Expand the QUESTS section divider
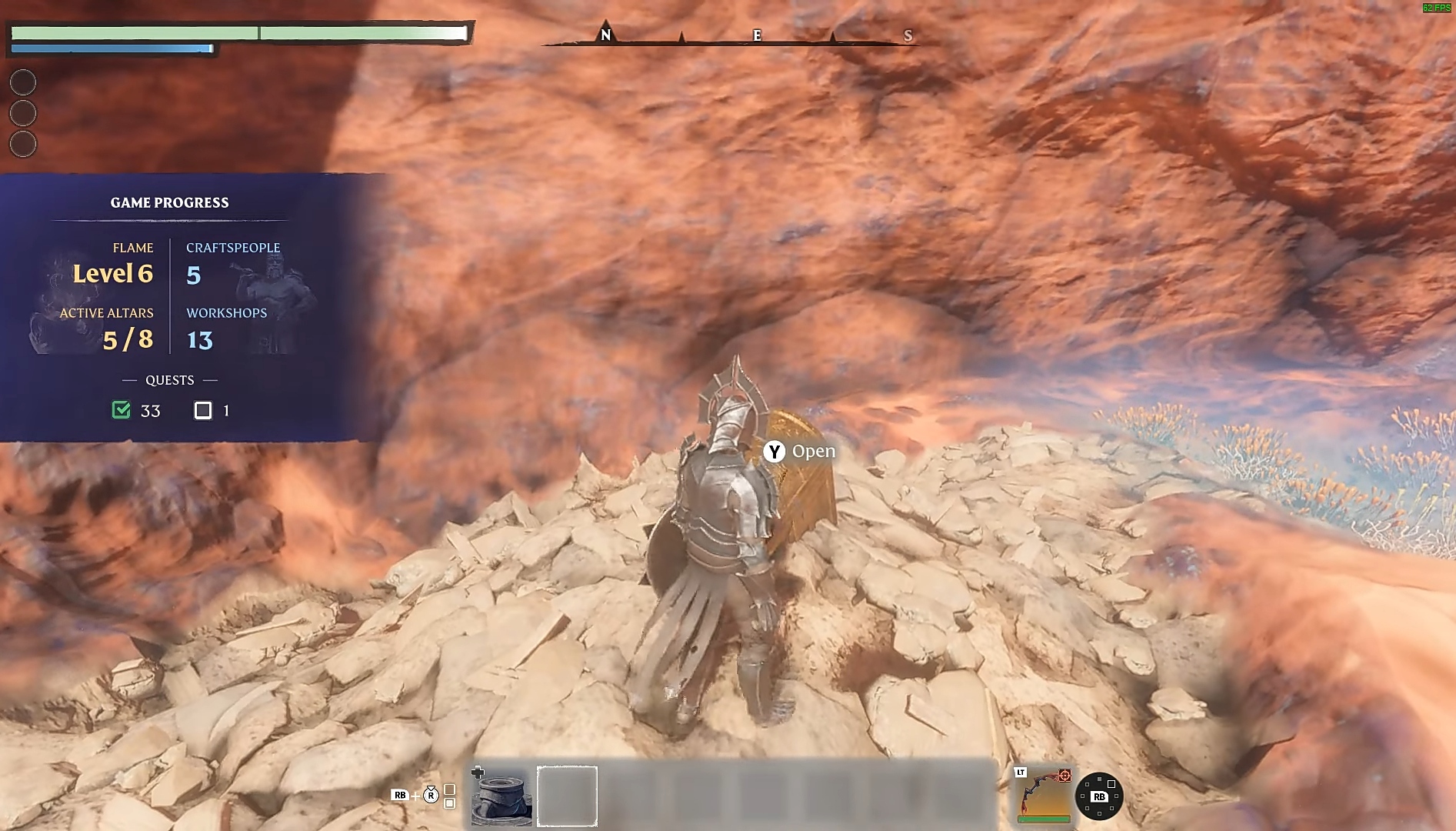 pyautogui.click(x=170, y=380)
